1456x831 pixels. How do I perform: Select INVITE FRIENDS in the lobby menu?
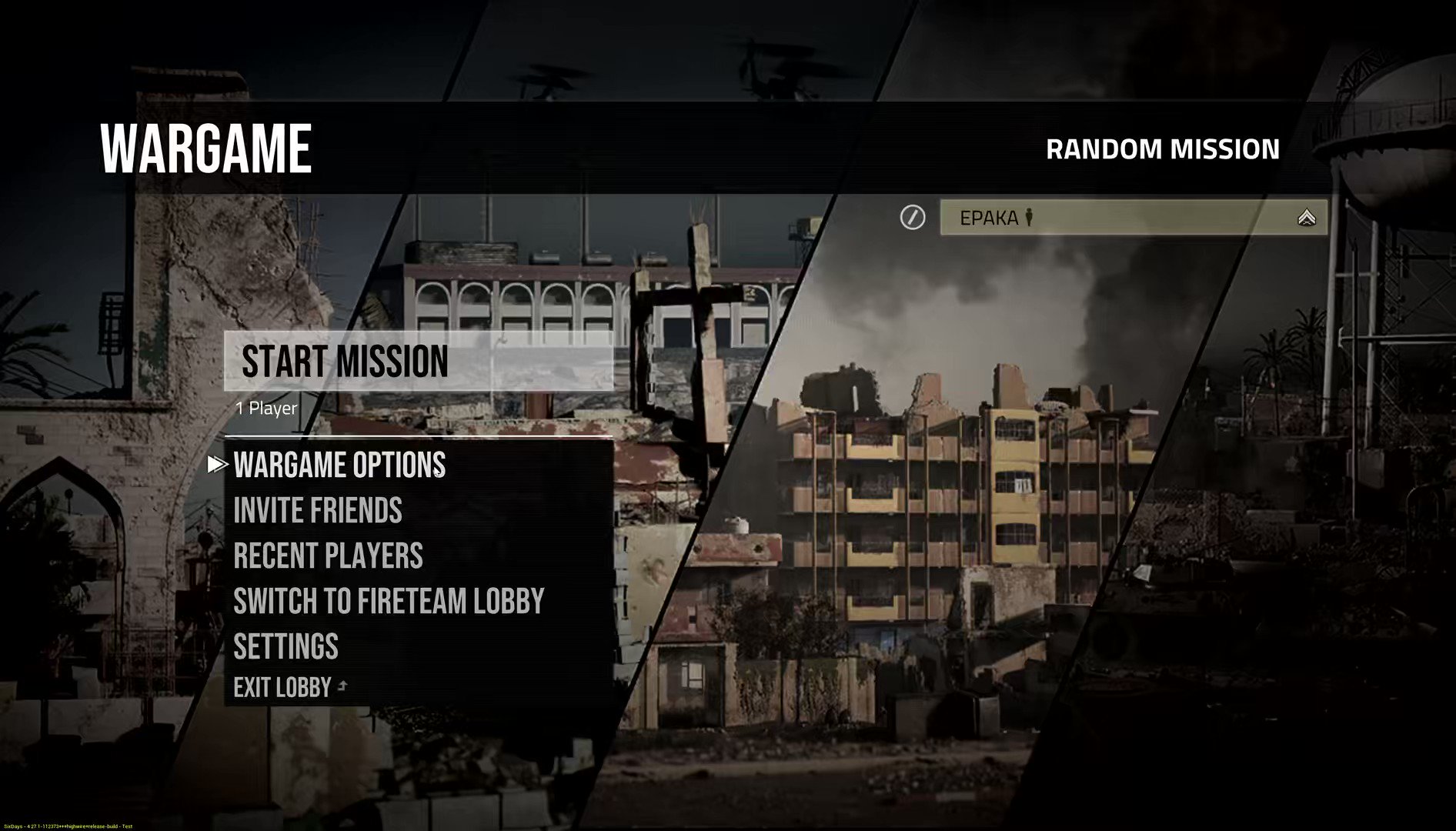pyautogui.click(x=317, y=510)
